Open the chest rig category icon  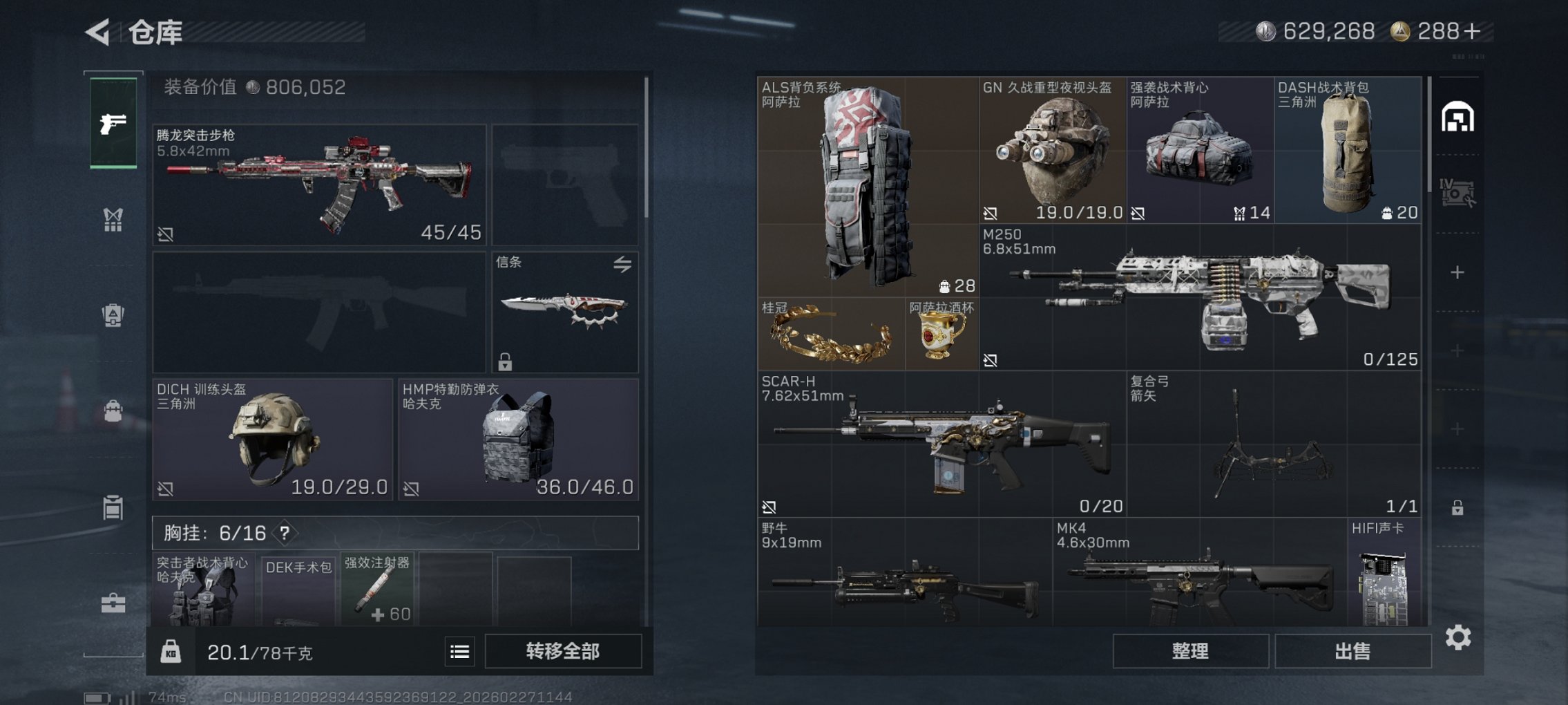pyautogui.click(x=113, y=218)
